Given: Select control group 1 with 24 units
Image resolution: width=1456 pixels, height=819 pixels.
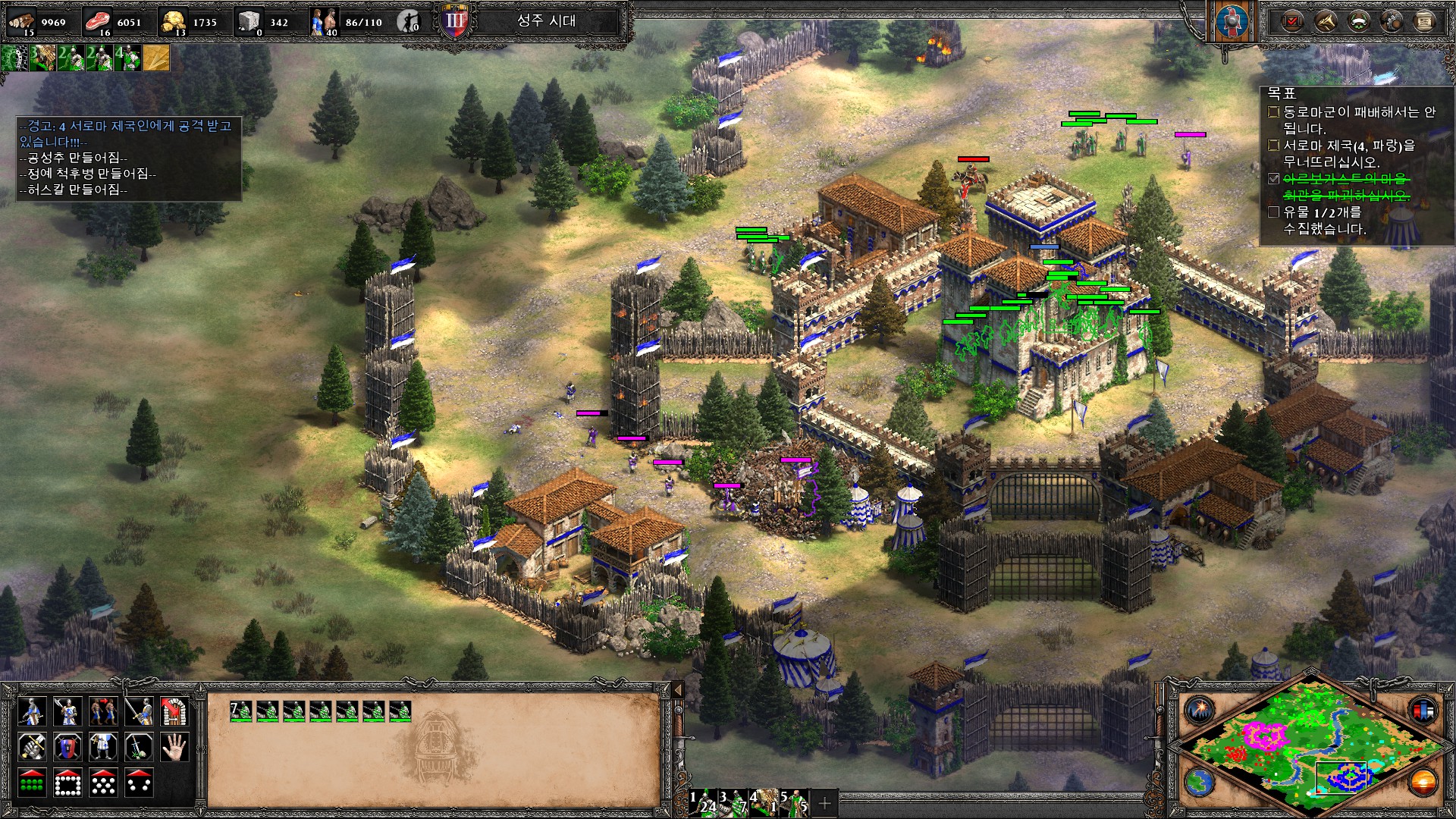Looking at the screenshot, I should (x=703, y=802).
